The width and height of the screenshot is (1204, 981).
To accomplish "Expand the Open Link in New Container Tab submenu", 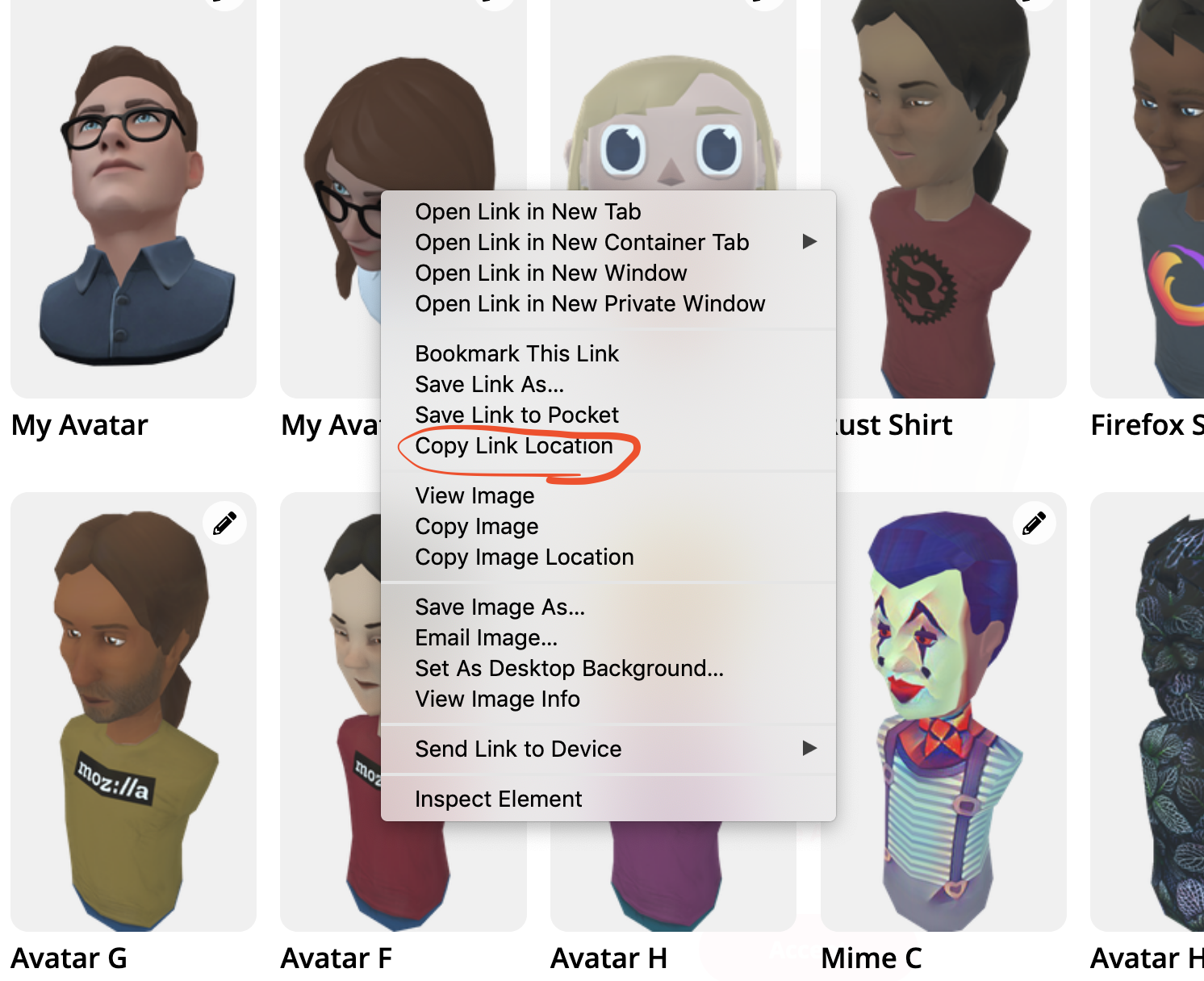I will (809, 242).
